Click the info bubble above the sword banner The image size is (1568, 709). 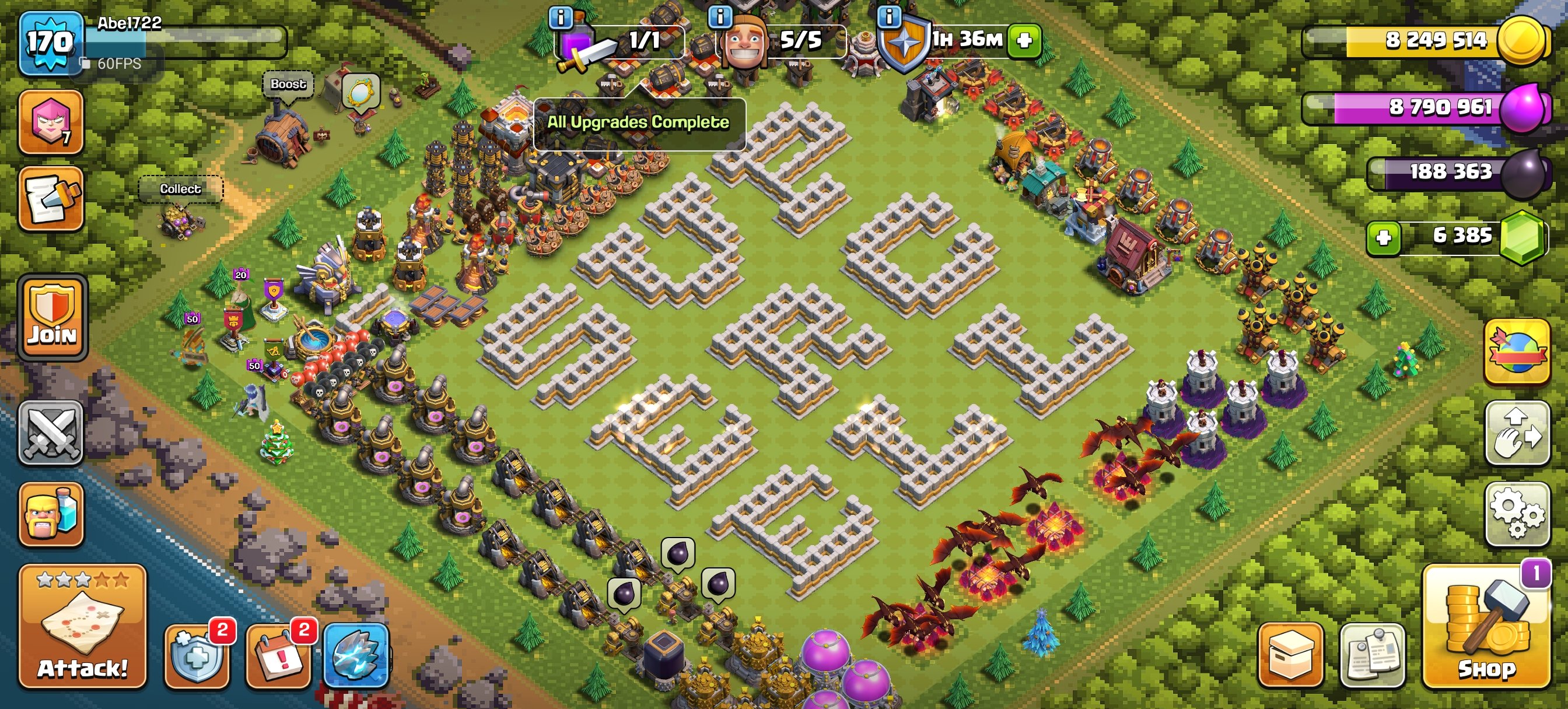click(560, 18)
